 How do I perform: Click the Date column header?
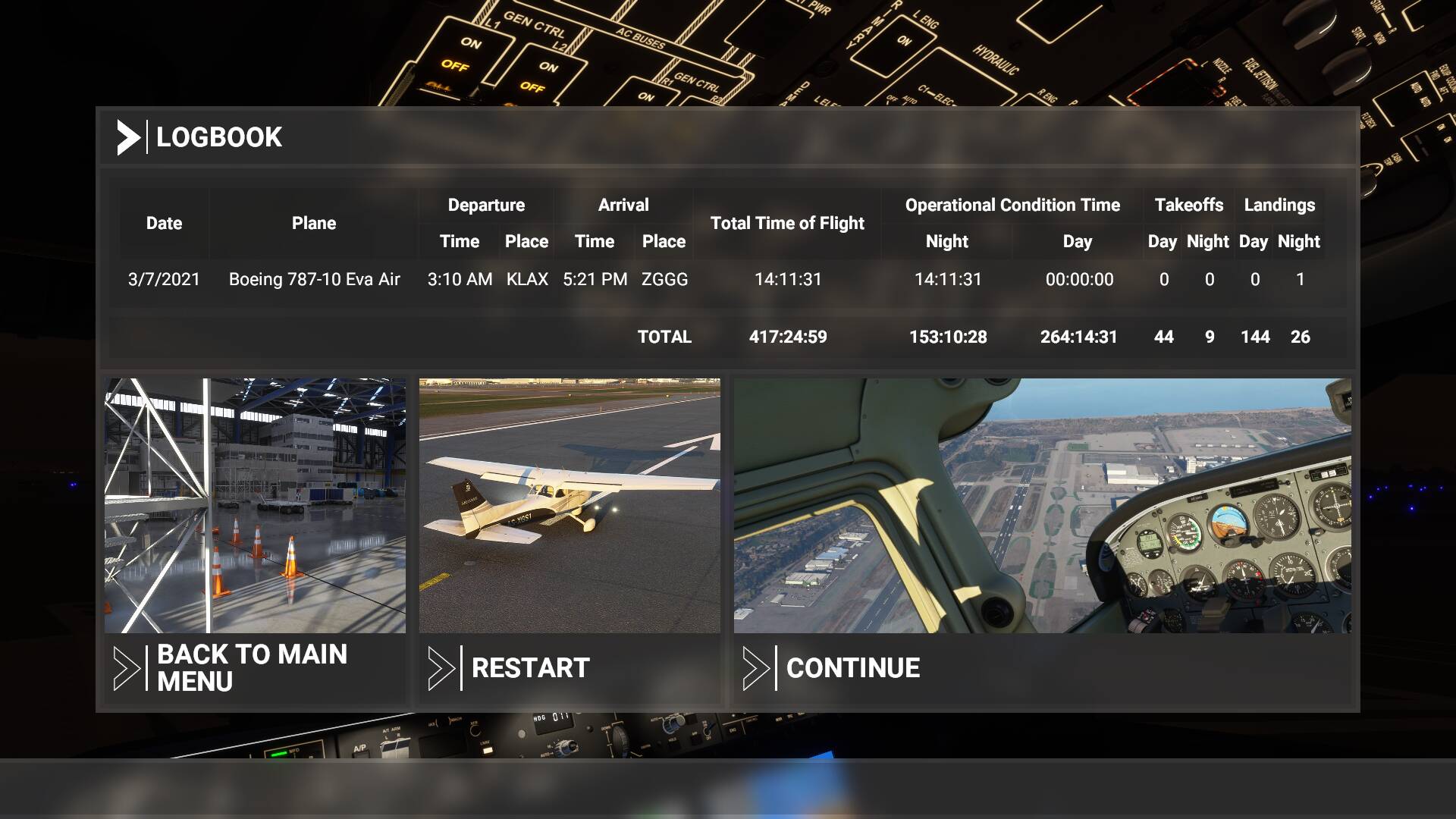pos(164,223)
